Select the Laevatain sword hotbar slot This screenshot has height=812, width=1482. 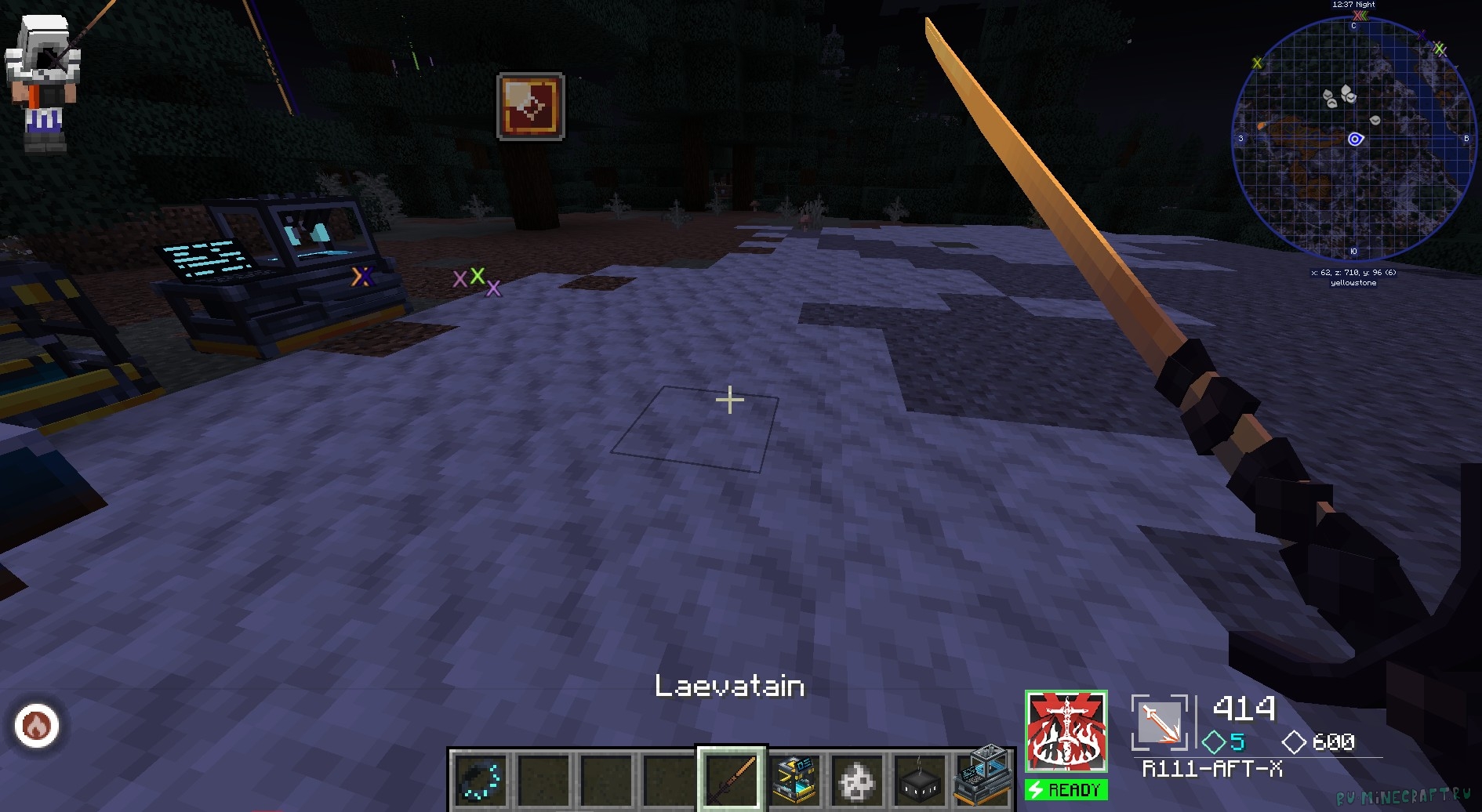click(732, 779)
